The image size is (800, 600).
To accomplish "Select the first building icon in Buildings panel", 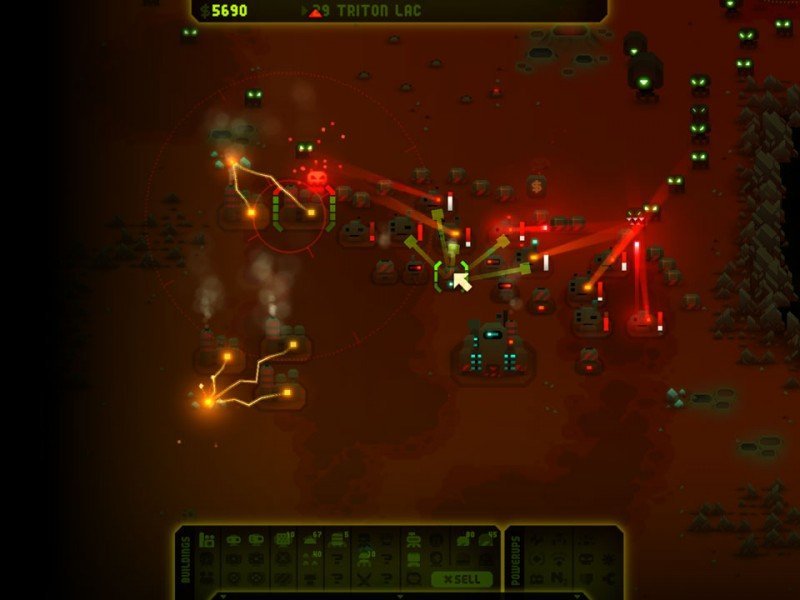I will (207, 540).
